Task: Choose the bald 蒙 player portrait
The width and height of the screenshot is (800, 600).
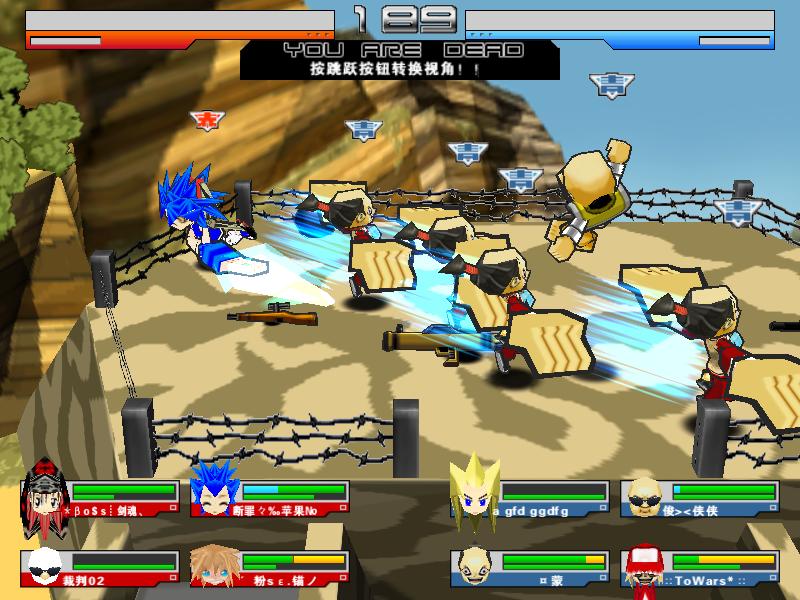Action: click(x=472, y=567)
